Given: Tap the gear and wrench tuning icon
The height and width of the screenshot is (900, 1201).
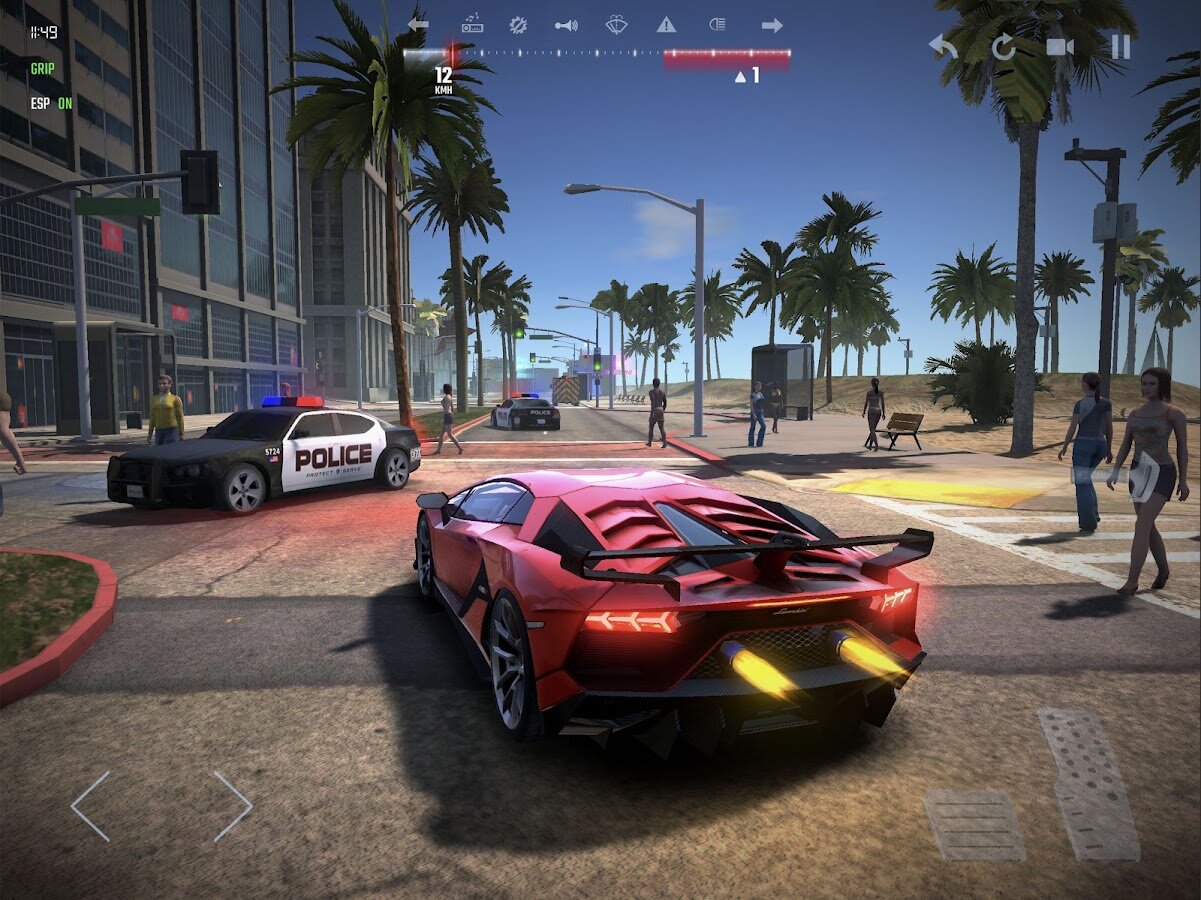Looking at the screenshot, I should pyautogui.click(x=518, y=25).
